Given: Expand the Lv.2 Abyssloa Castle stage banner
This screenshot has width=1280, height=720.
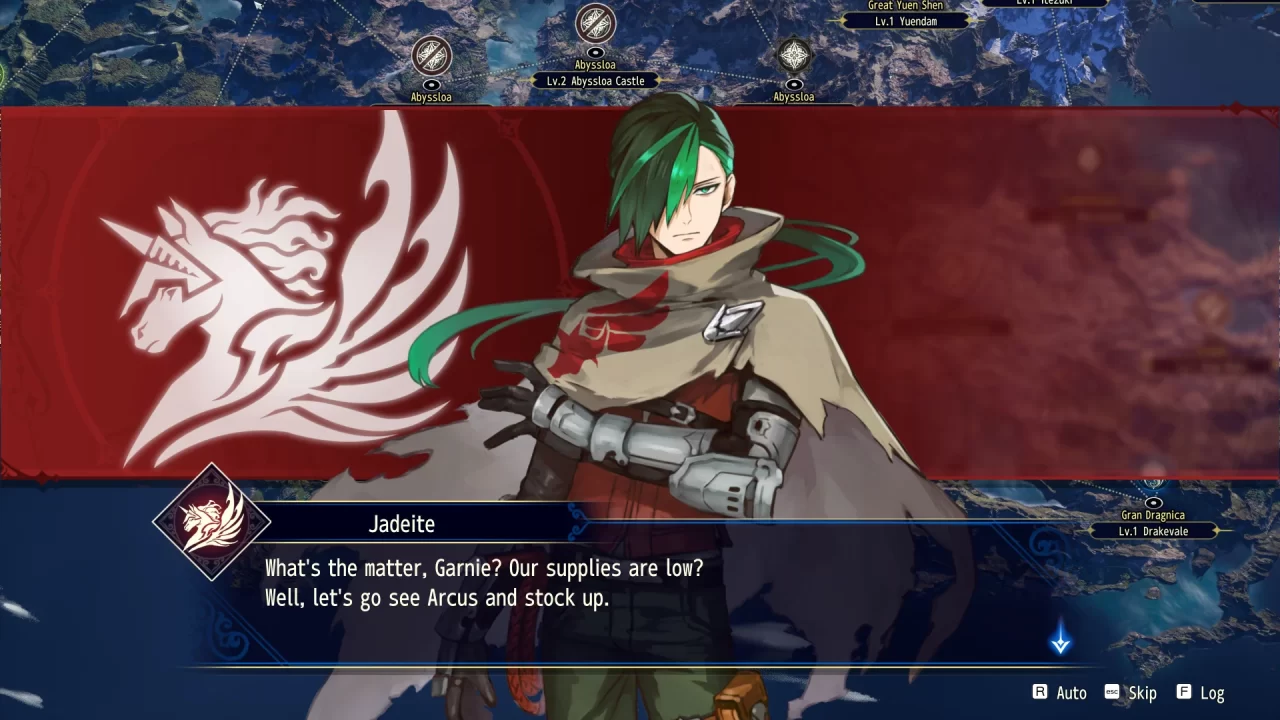Looking at the screenshot, I should pos(596,80).
